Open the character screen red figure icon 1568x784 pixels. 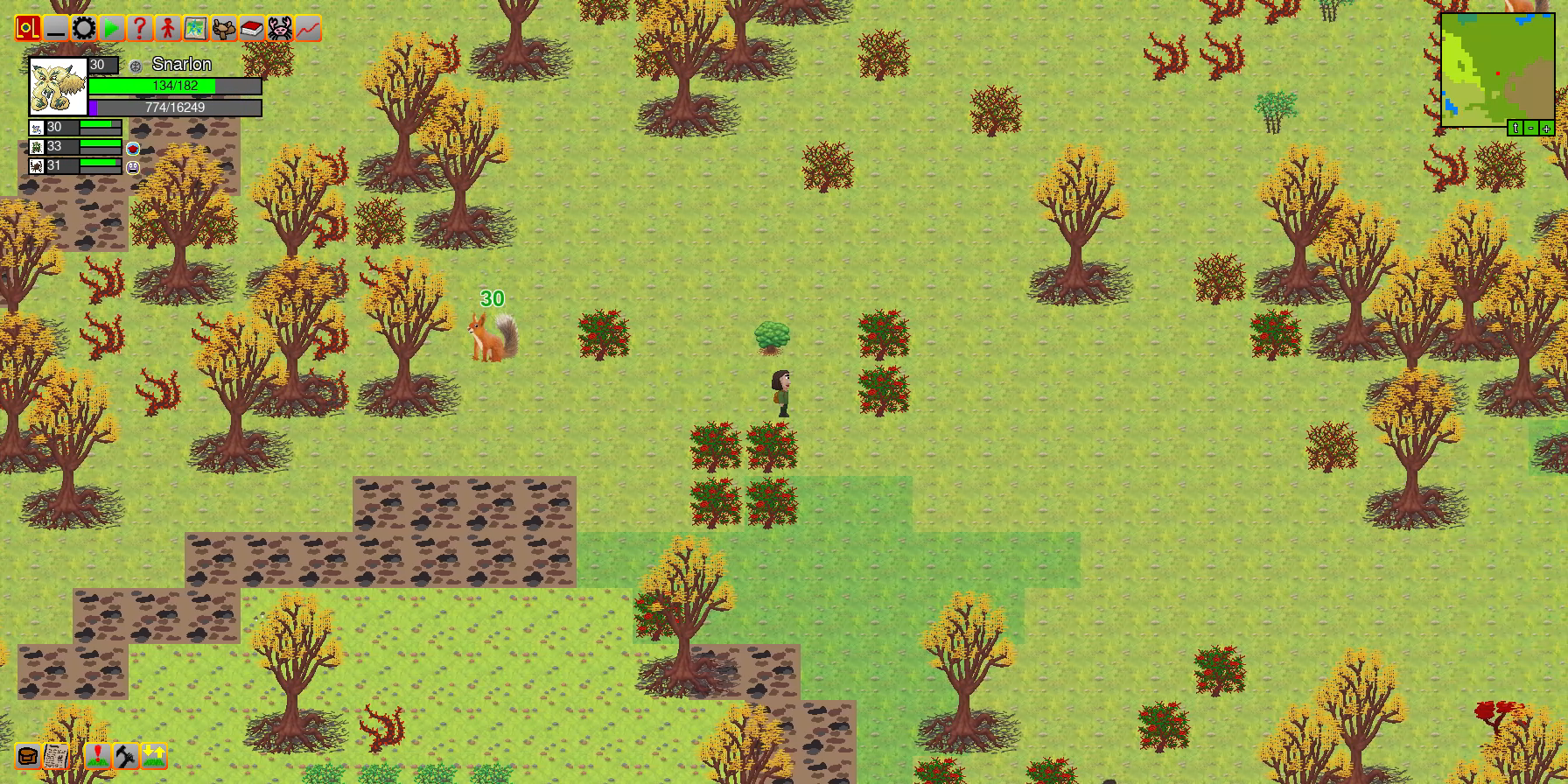(165, 28)
